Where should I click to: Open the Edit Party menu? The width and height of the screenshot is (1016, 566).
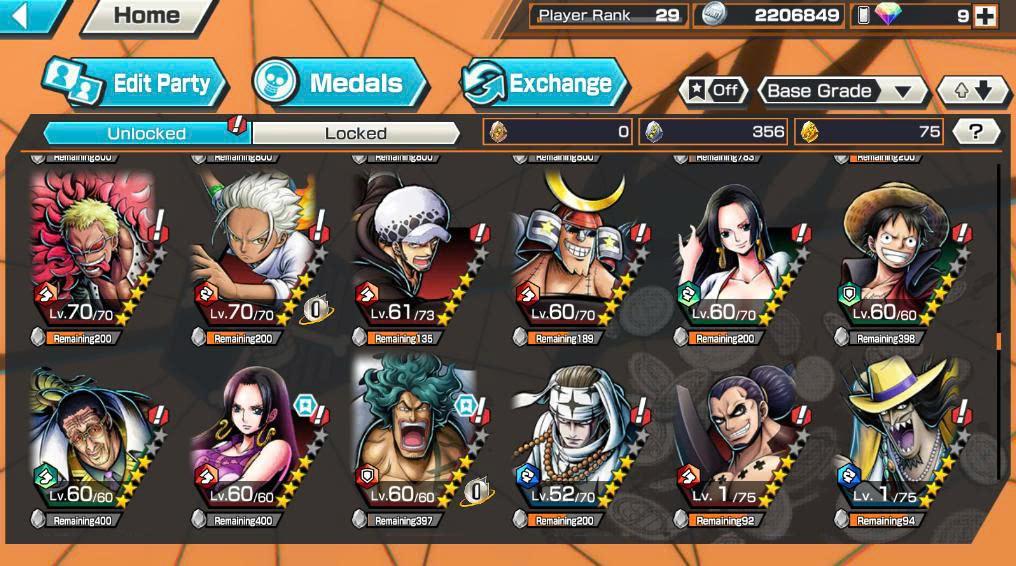coord(137,84)
